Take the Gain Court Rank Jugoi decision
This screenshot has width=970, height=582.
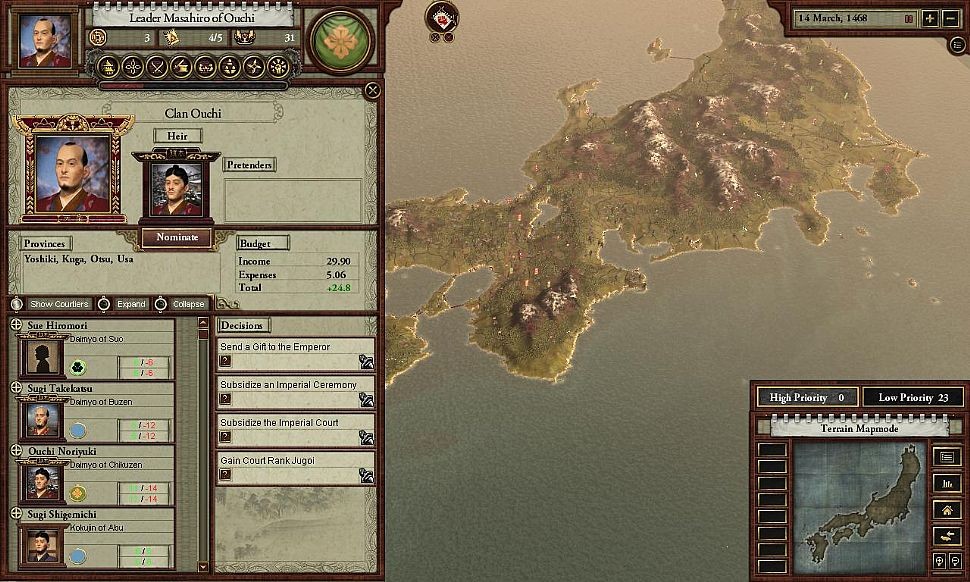click(367, 474)
